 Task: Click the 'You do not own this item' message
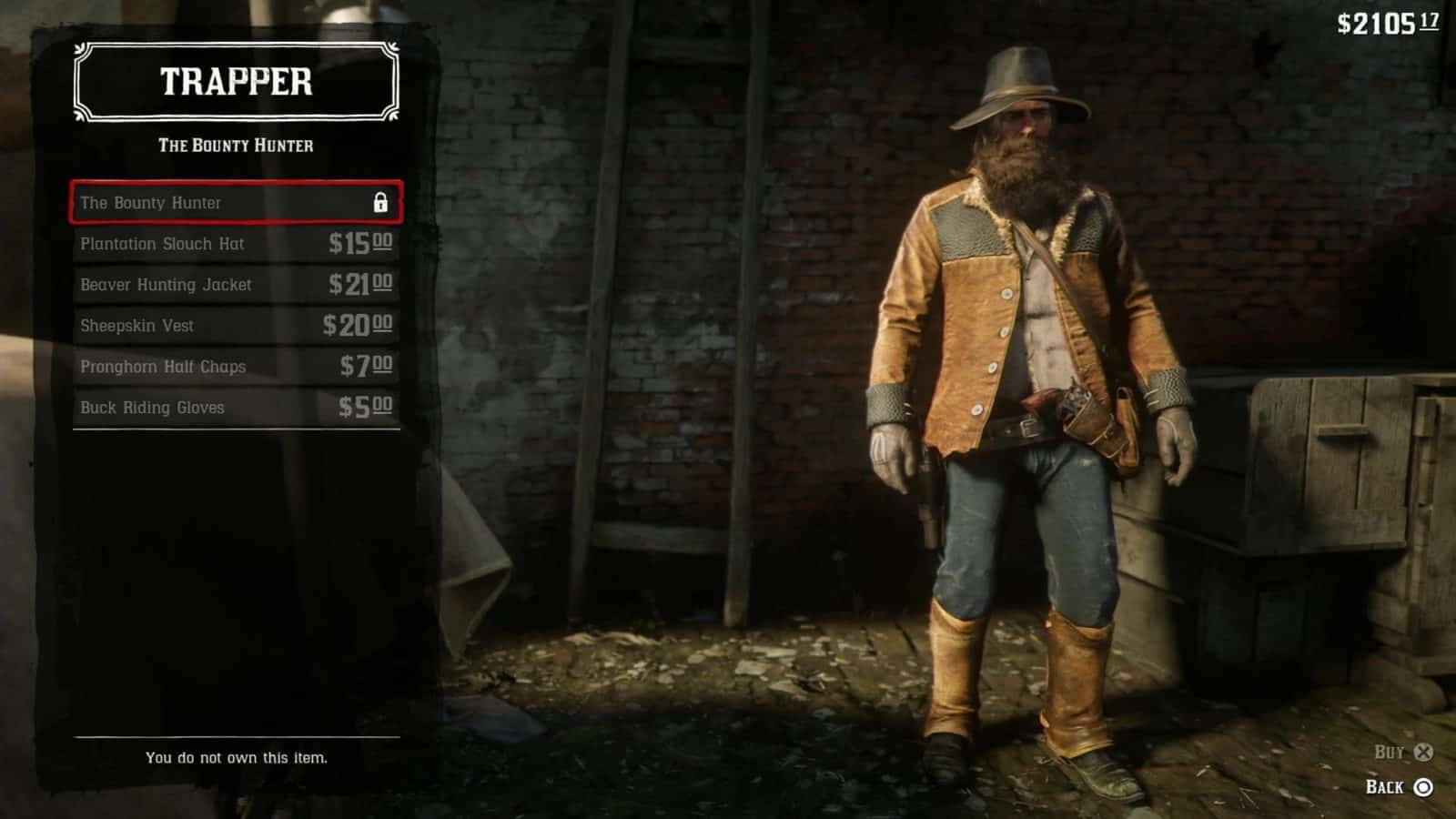(x=238, y=756)
